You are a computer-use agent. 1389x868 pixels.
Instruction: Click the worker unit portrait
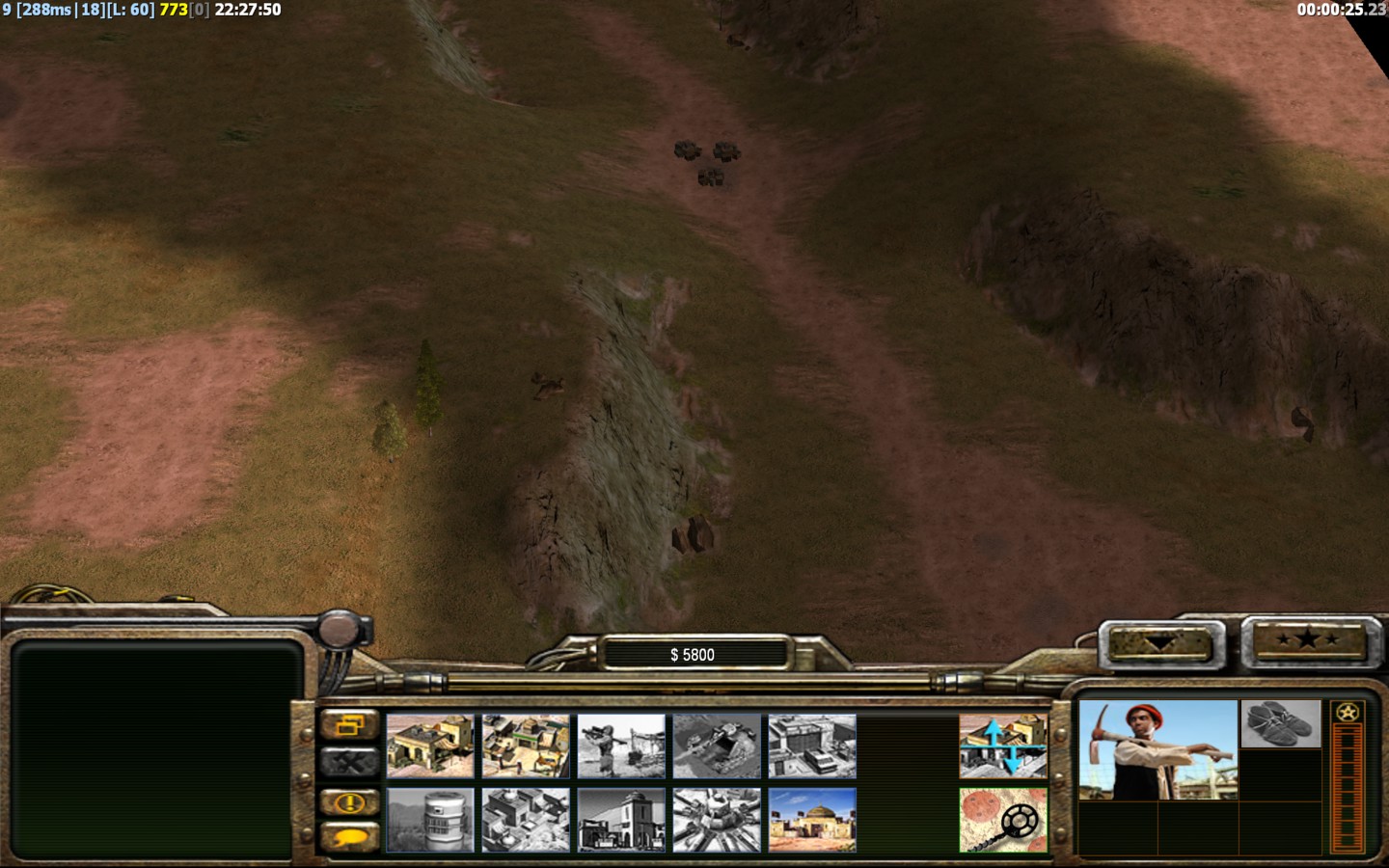pyautogui.click(x=1157, y=750)
